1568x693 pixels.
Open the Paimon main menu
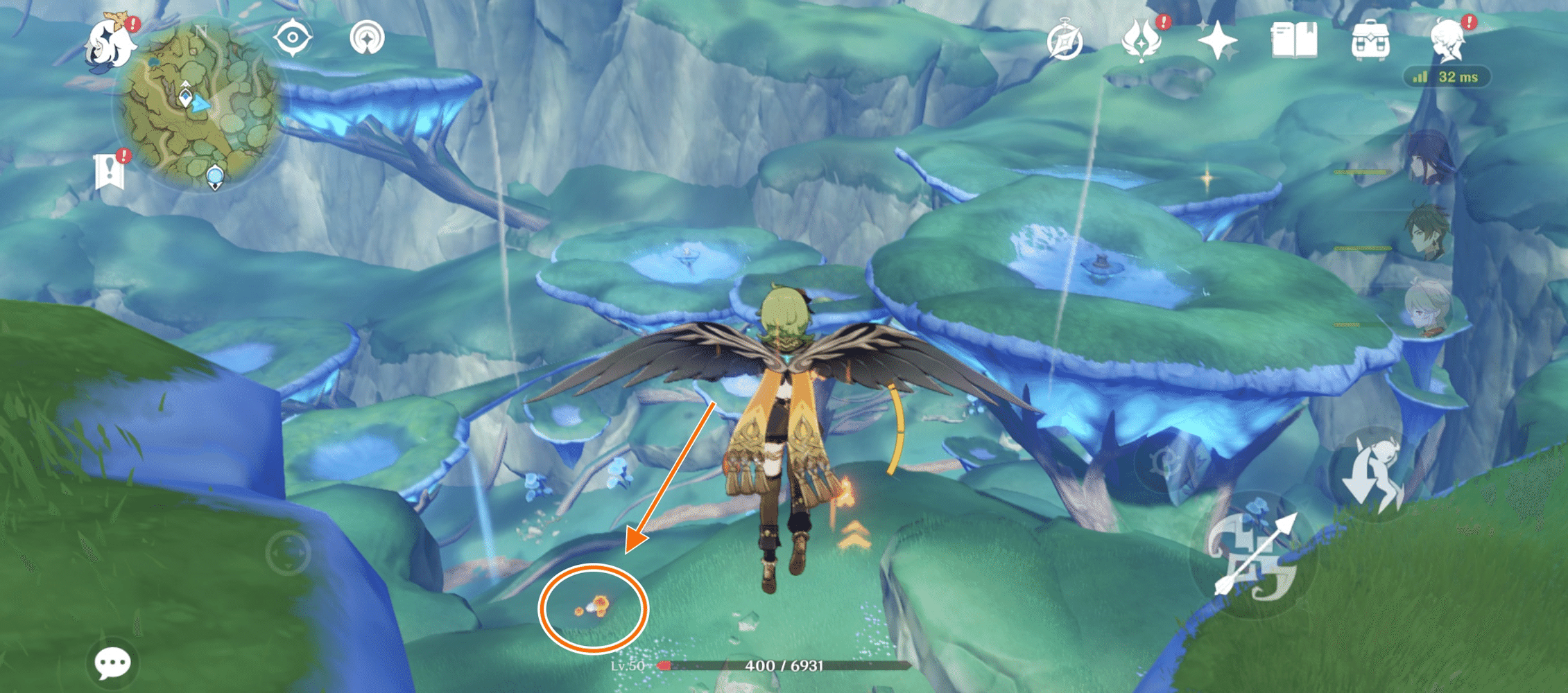pos(111,42)
